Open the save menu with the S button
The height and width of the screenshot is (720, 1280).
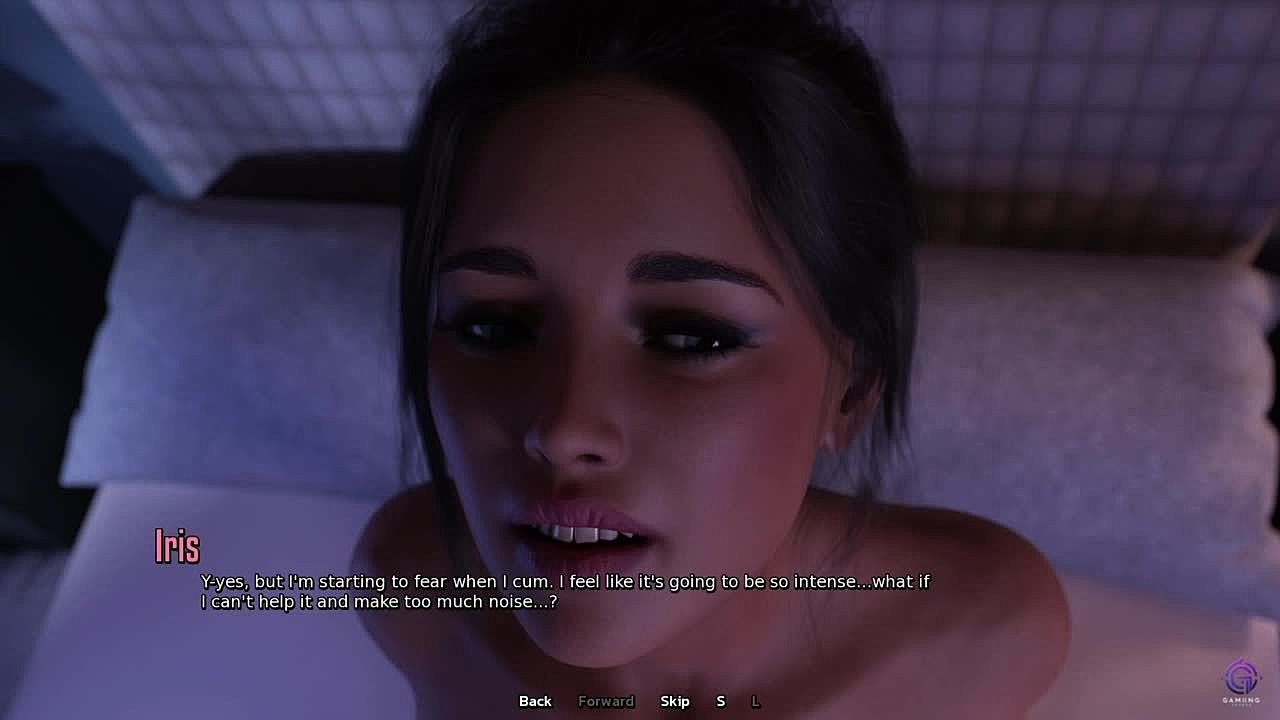(720, 701)
